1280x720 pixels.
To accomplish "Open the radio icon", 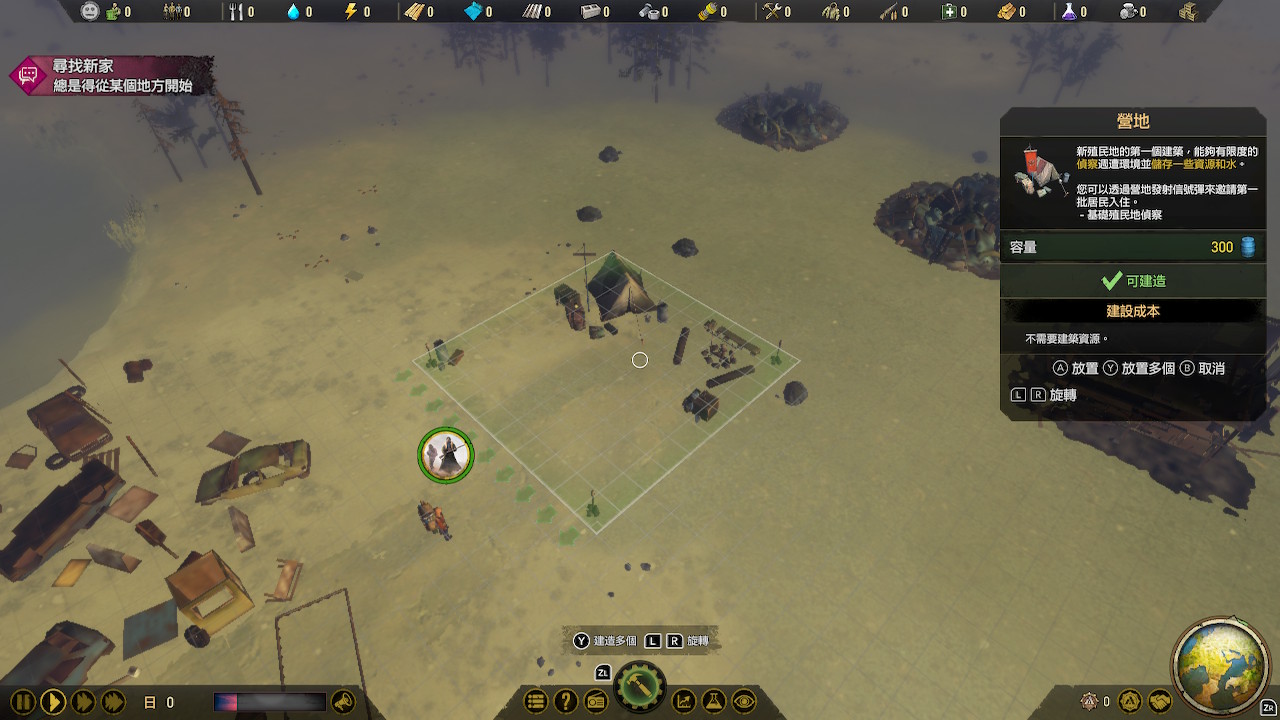I will 596,702.
